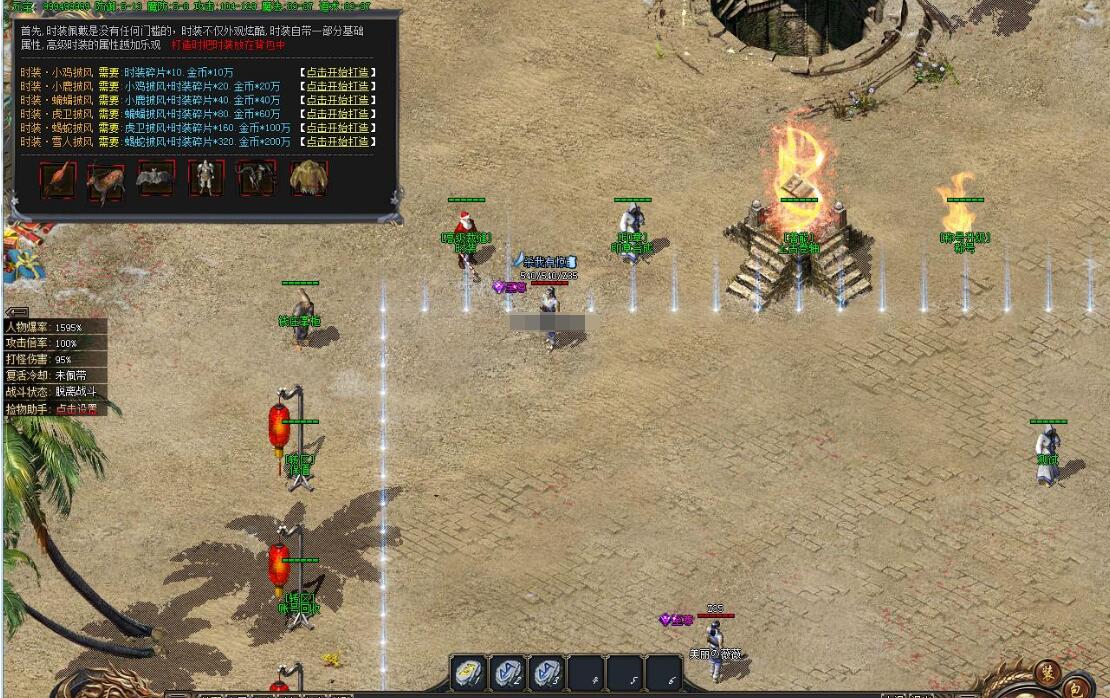Use the blue scroll in hotbar slot 2
Image resolution: width=1110 pixels, height=698 pixels.
point(508,673)
